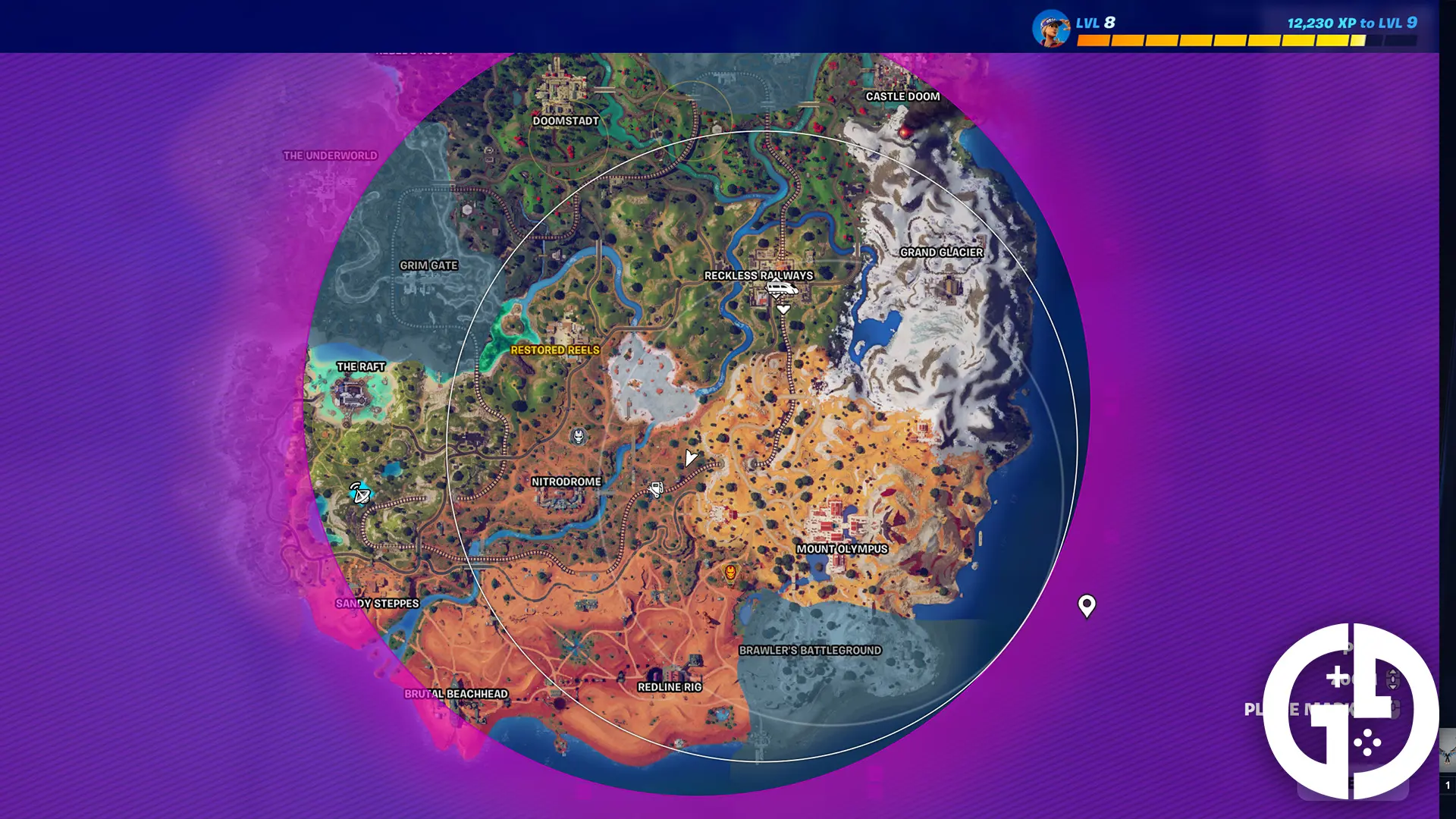Screen dimensions: 1456x819
Task: Select the mouse scroll zoom indicator icon
Action: pos(1393,679)
